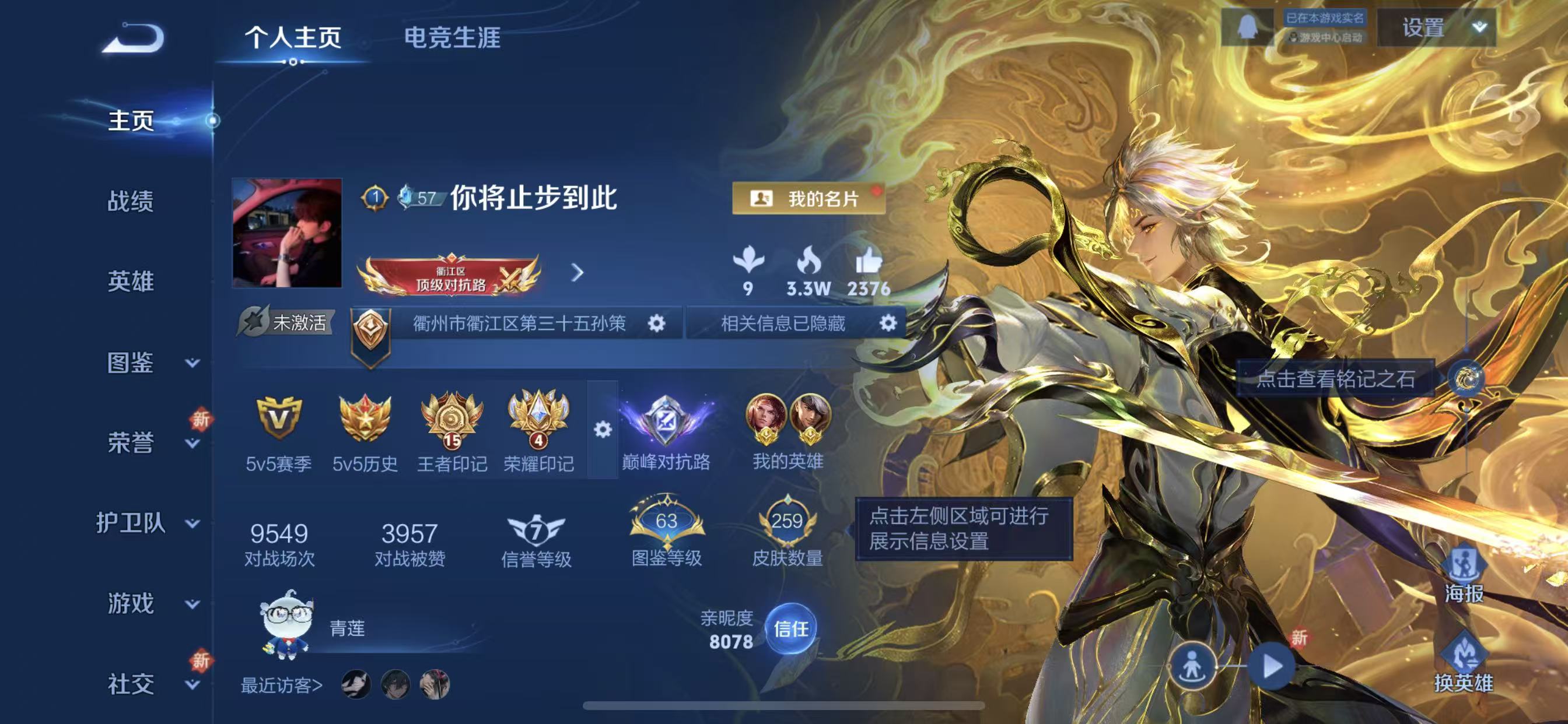Switch to the 电竞生涯 tab
The width and height of the screenshot is (1568, 724).
tap(453, 38)
